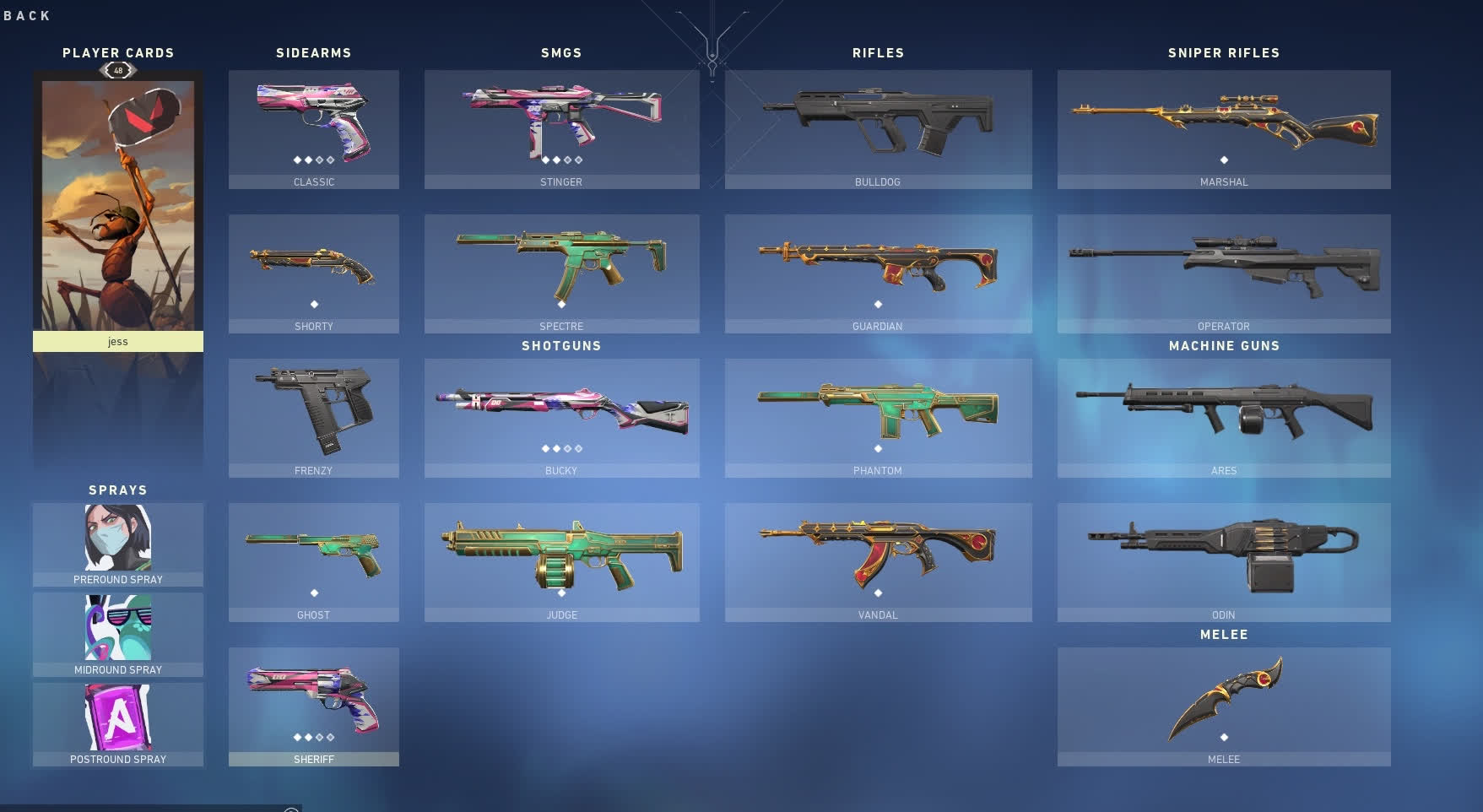Choose the Vandal rifle slot
1483x812 pixels.
coord(878,561)
